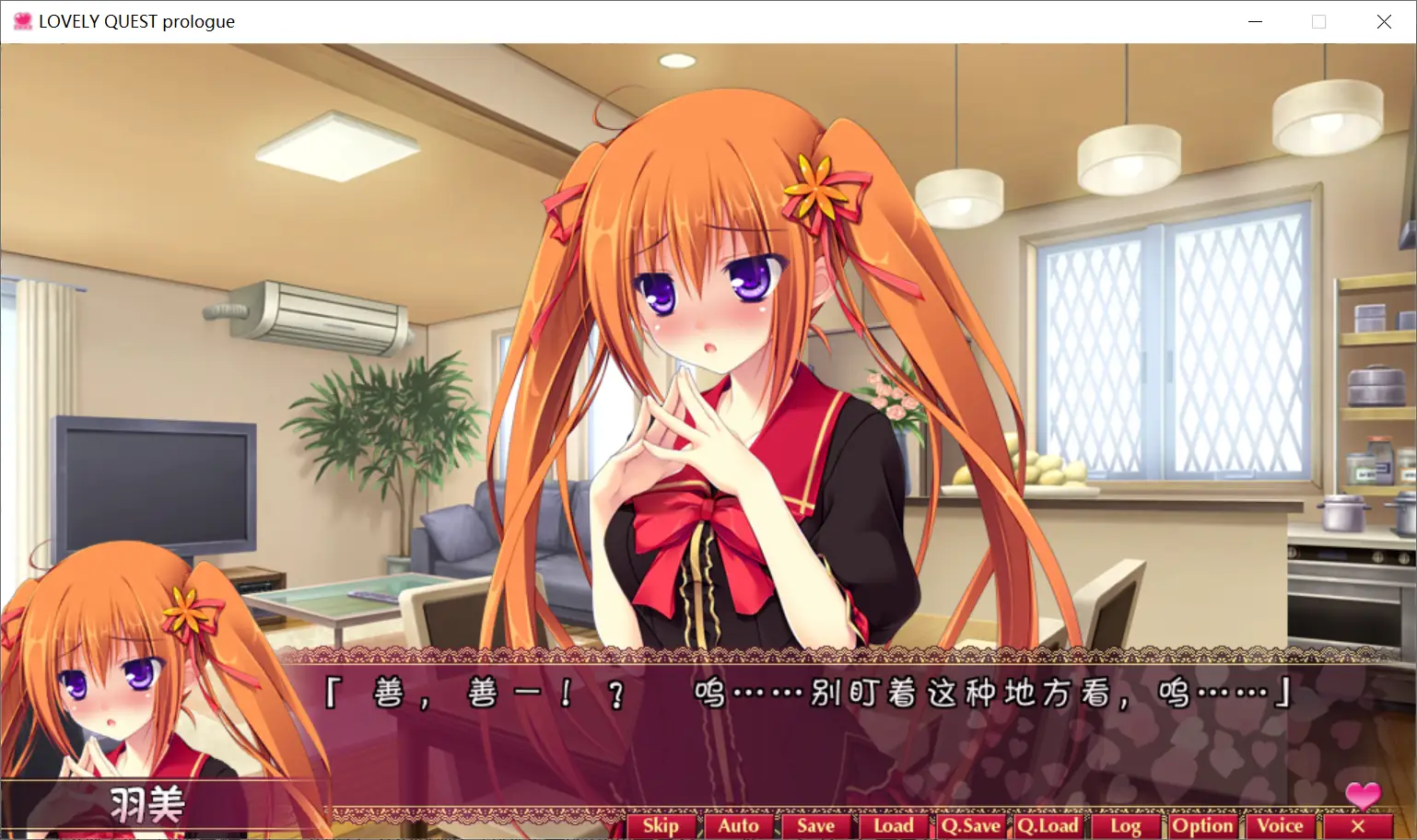Open the Load screen

894,825
